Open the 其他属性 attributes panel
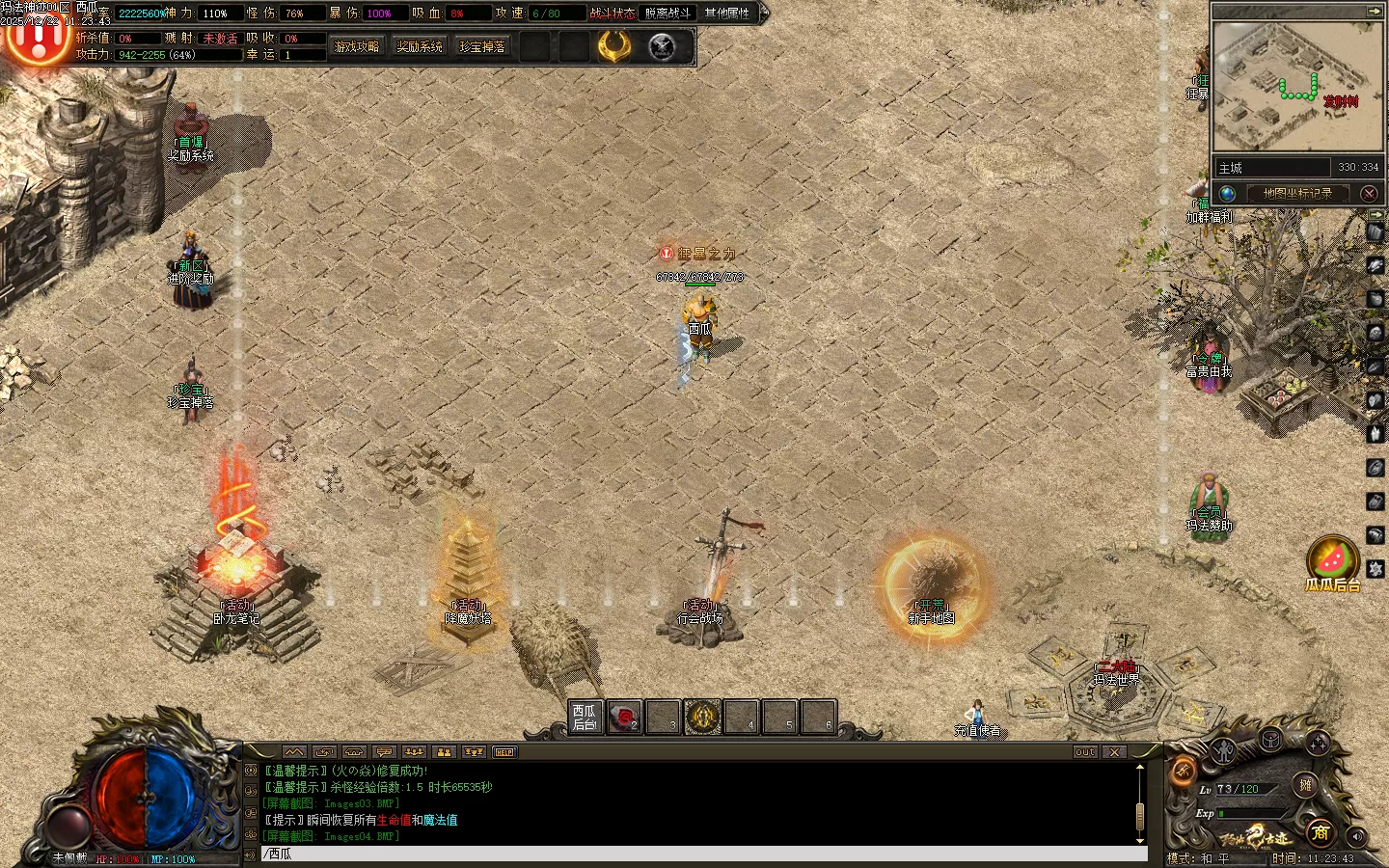1389x868 pixels. [726, 13]
